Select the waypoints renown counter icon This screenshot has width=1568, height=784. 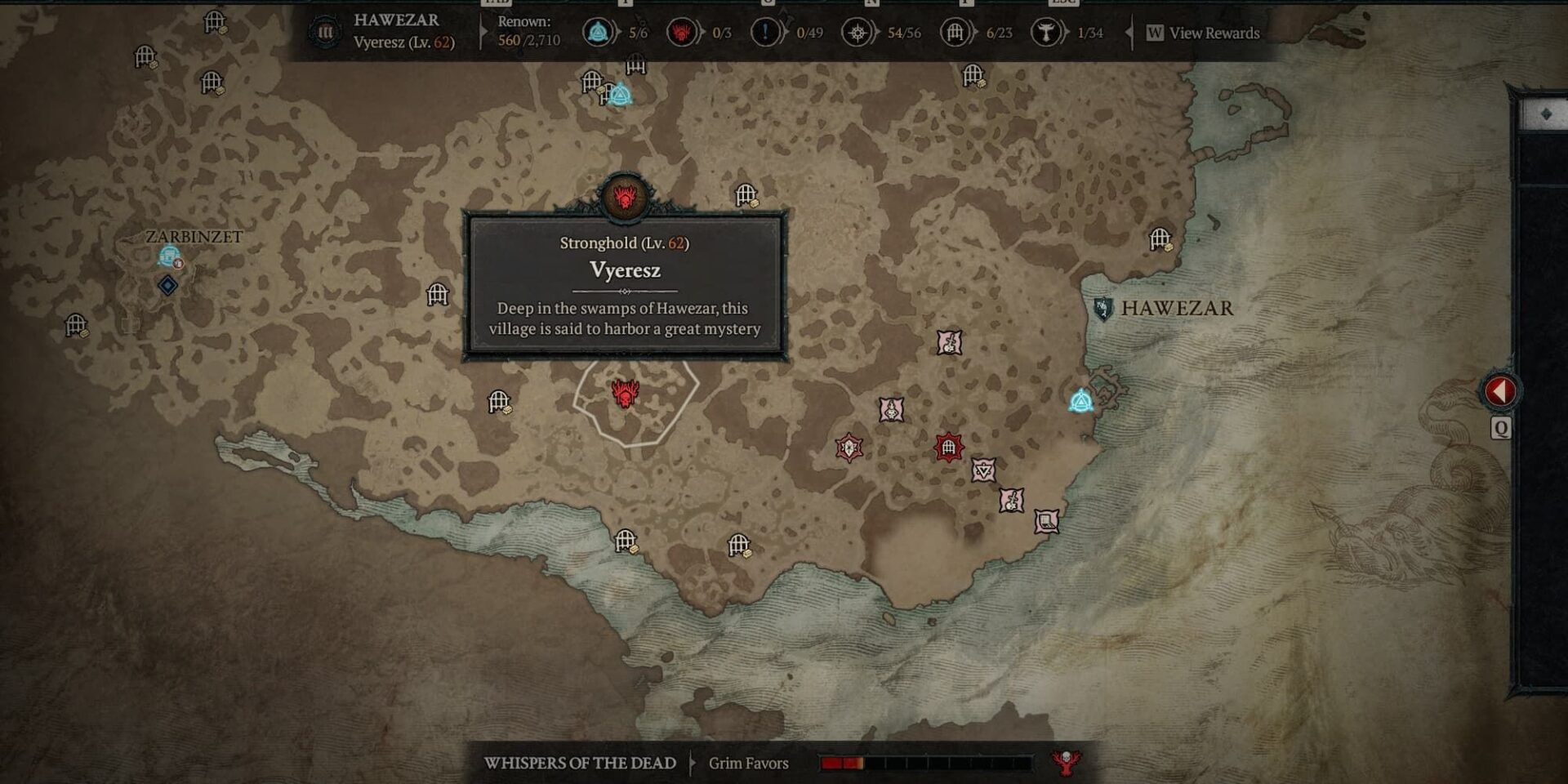[x=599, y=33]
